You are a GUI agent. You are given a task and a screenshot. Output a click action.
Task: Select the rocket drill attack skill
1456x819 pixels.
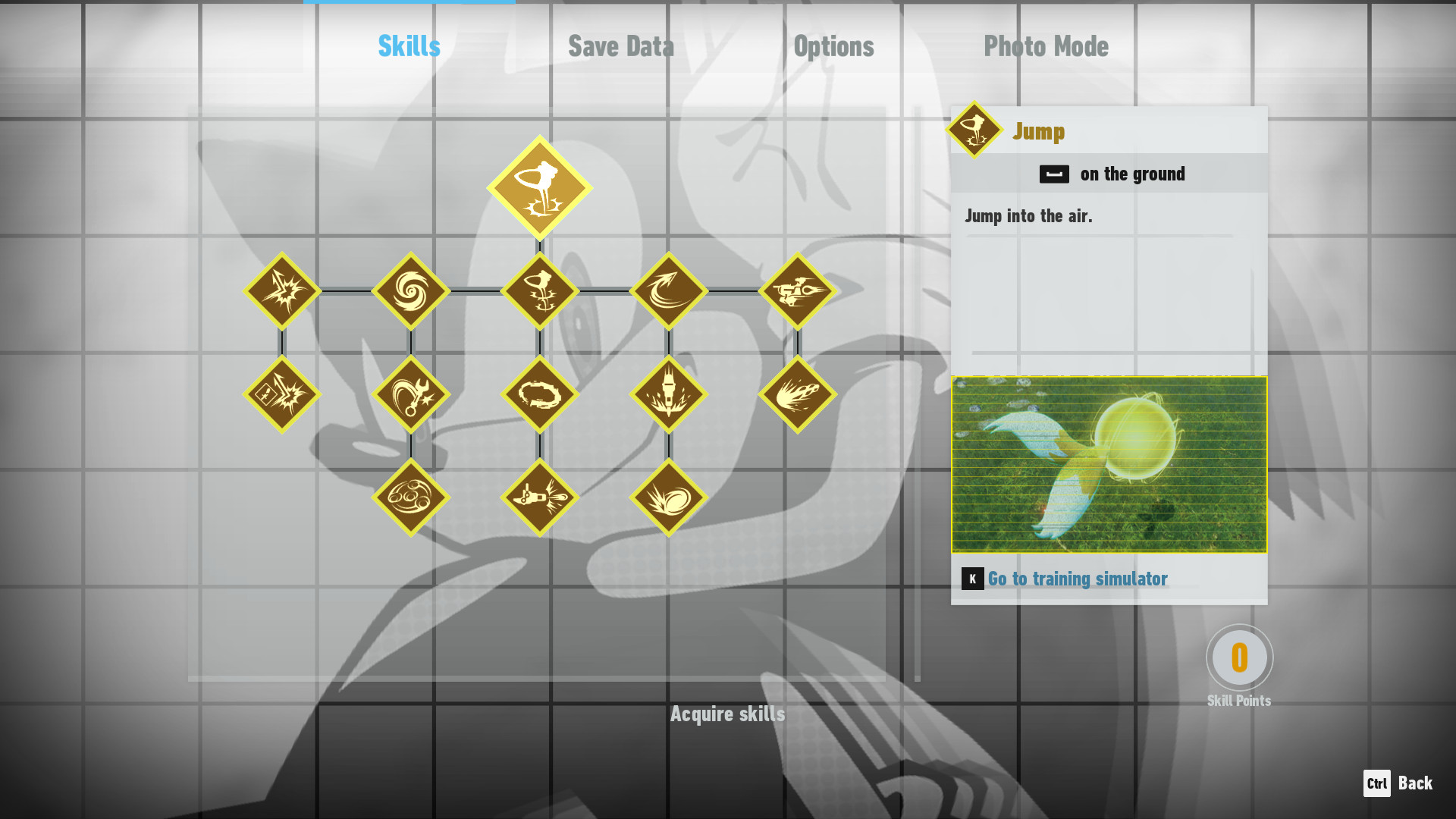670,394
